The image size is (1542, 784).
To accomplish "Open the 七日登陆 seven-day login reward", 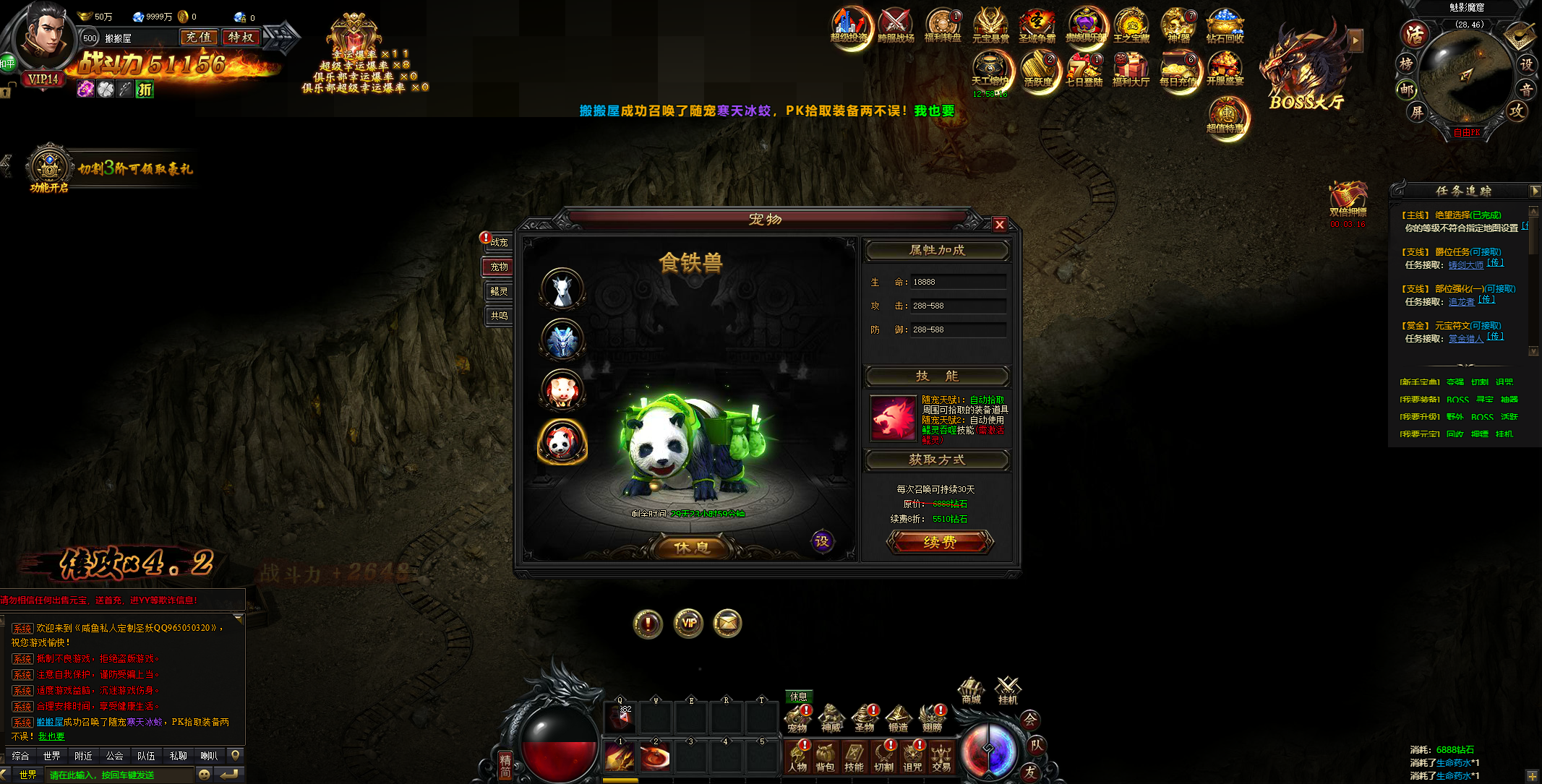I will pos(1084,71).
